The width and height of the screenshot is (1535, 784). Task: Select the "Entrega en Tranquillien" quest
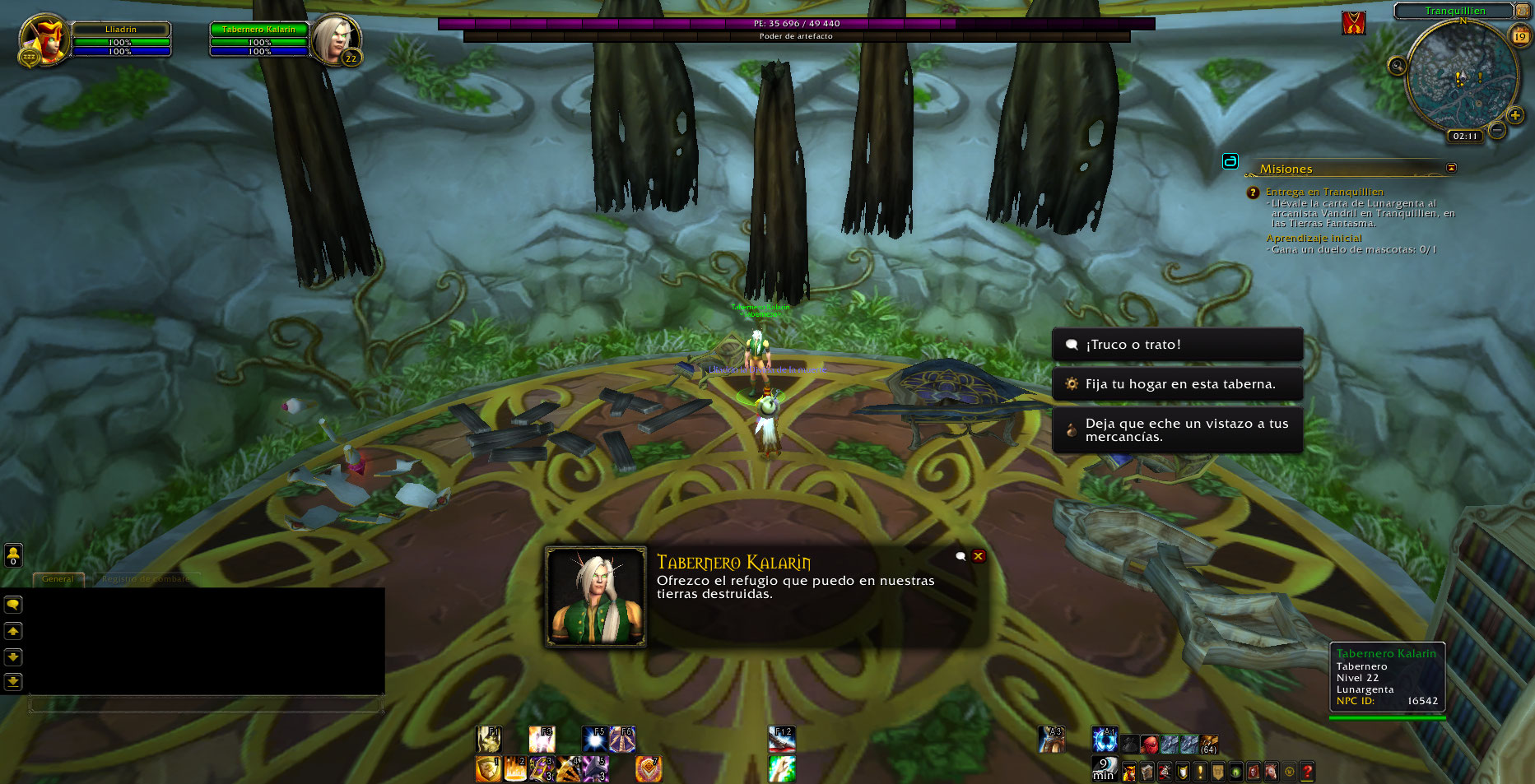1324,192
